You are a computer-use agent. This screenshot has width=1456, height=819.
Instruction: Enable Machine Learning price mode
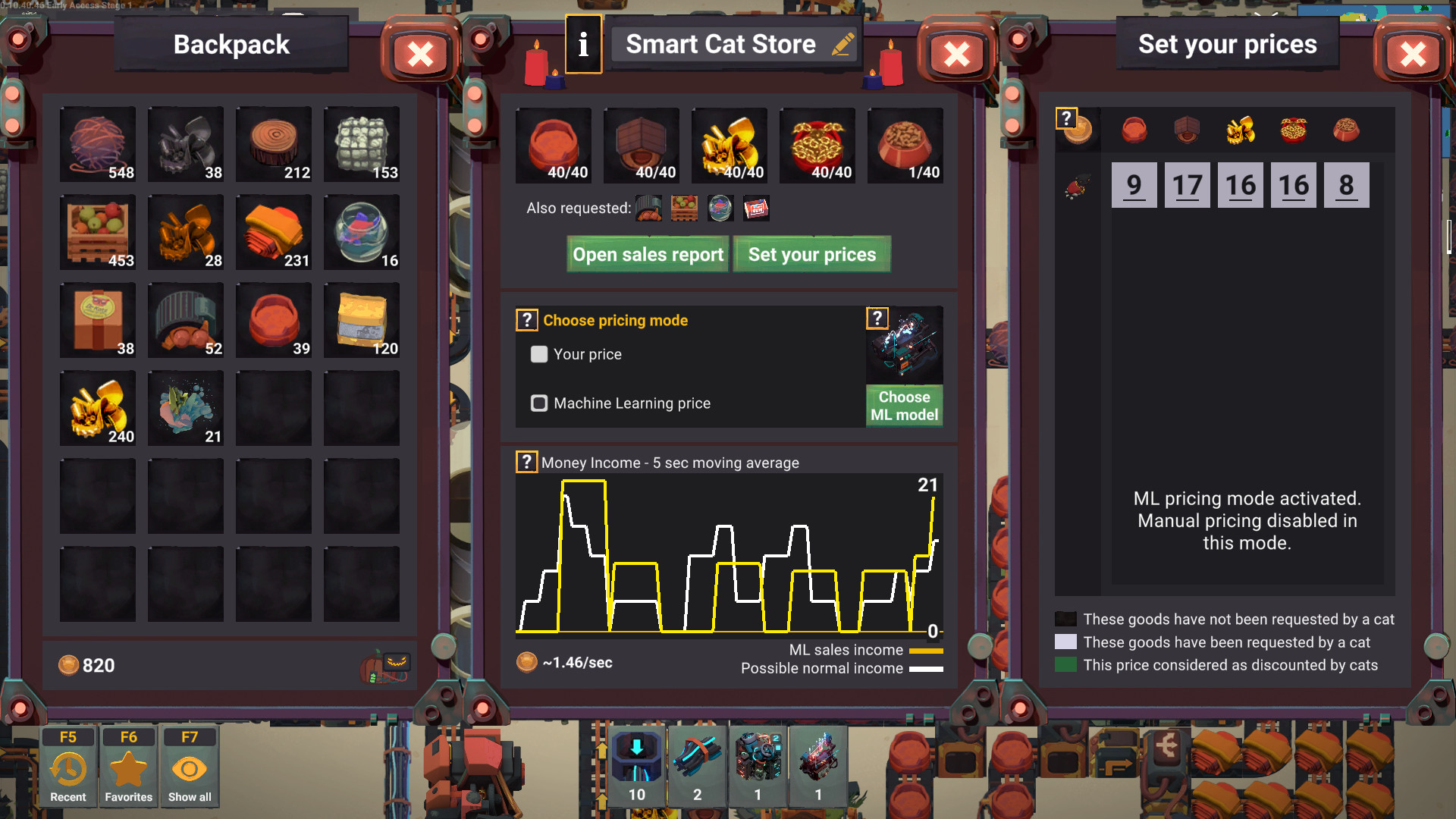coord(539,403)
